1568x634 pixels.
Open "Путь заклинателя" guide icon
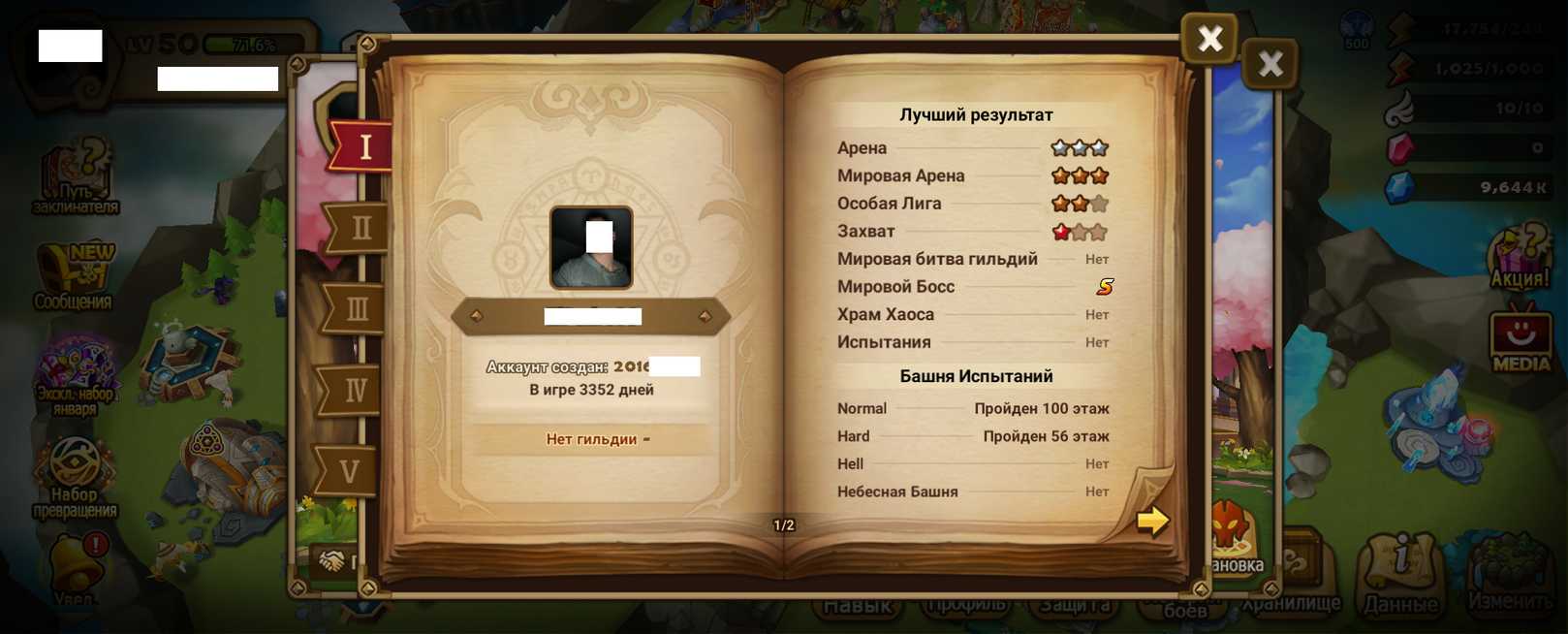coord(76,176)
